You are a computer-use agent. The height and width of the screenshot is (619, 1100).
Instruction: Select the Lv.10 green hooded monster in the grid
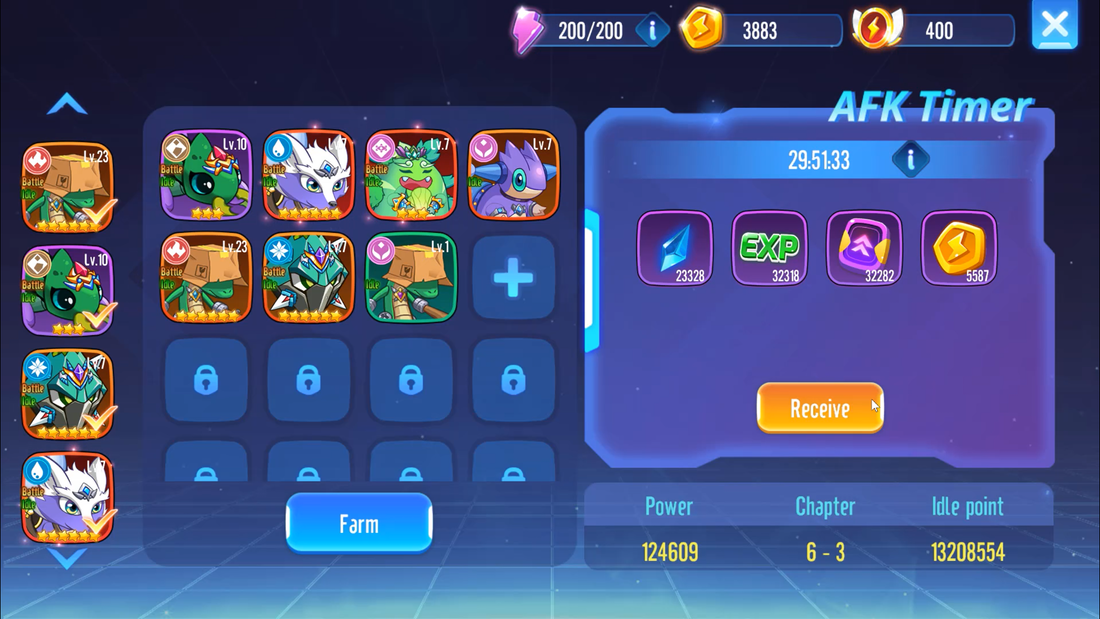click(206, 175)
